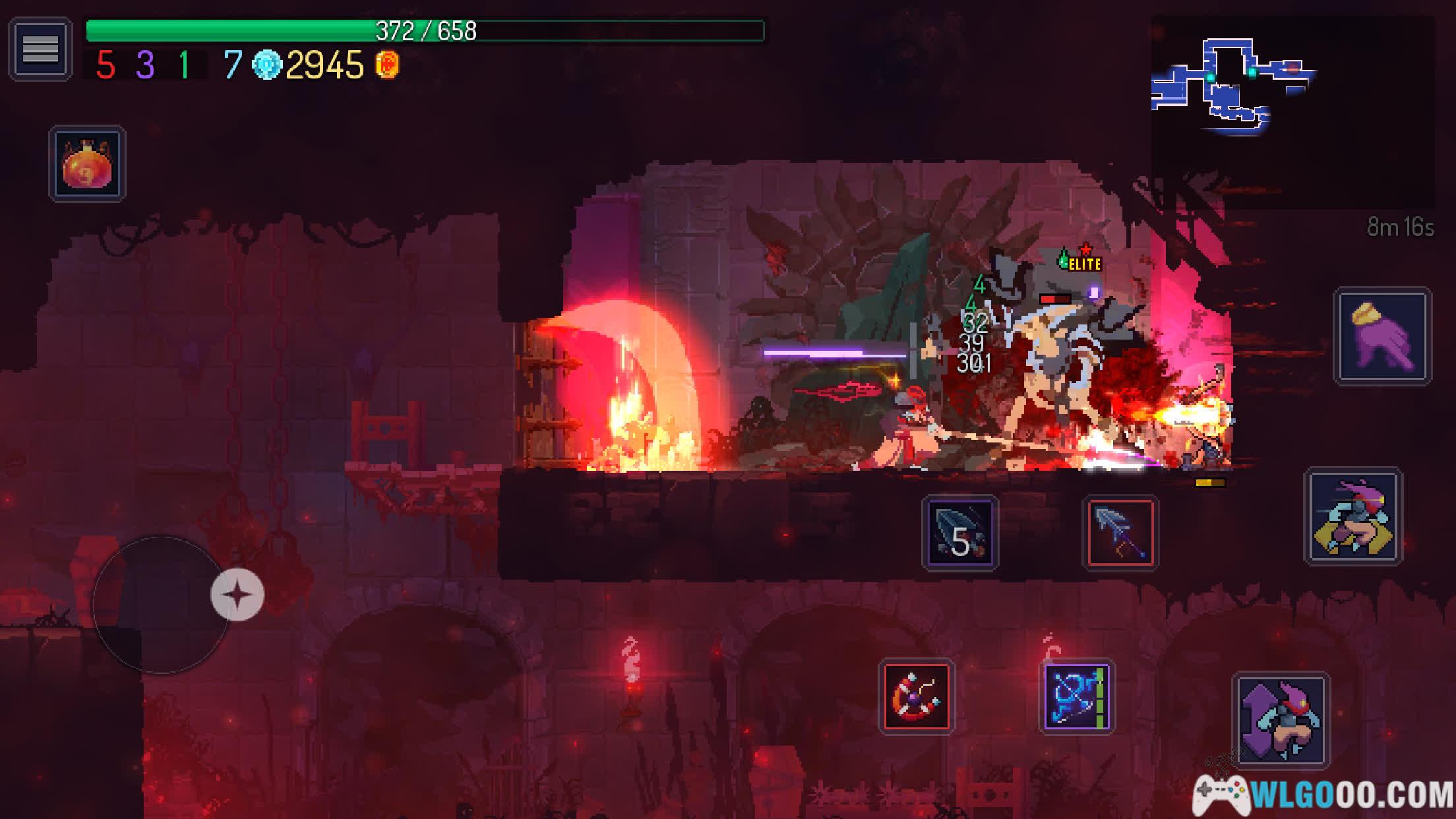Image resolution: width=1456 pixels, height=819 pixels.
Task: Perform a dodge roll
Action: point(1353,516)
